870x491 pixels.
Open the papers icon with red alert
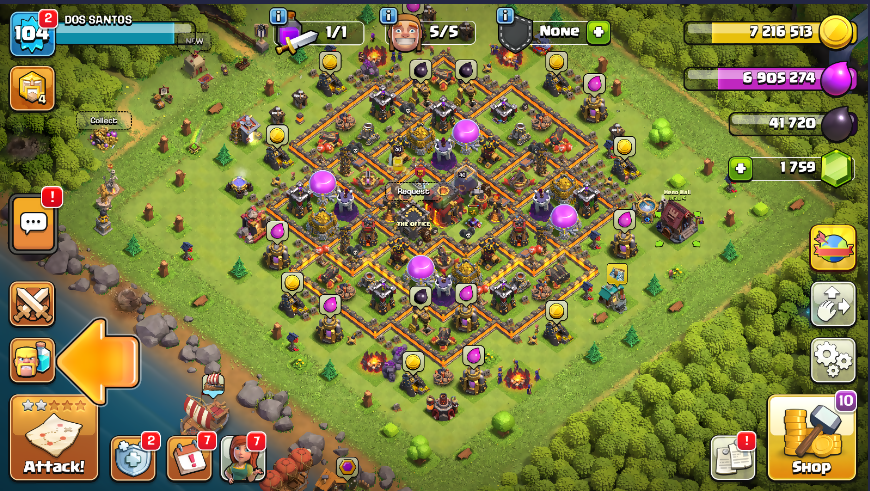pyautogui.click(x=732, y=458)
